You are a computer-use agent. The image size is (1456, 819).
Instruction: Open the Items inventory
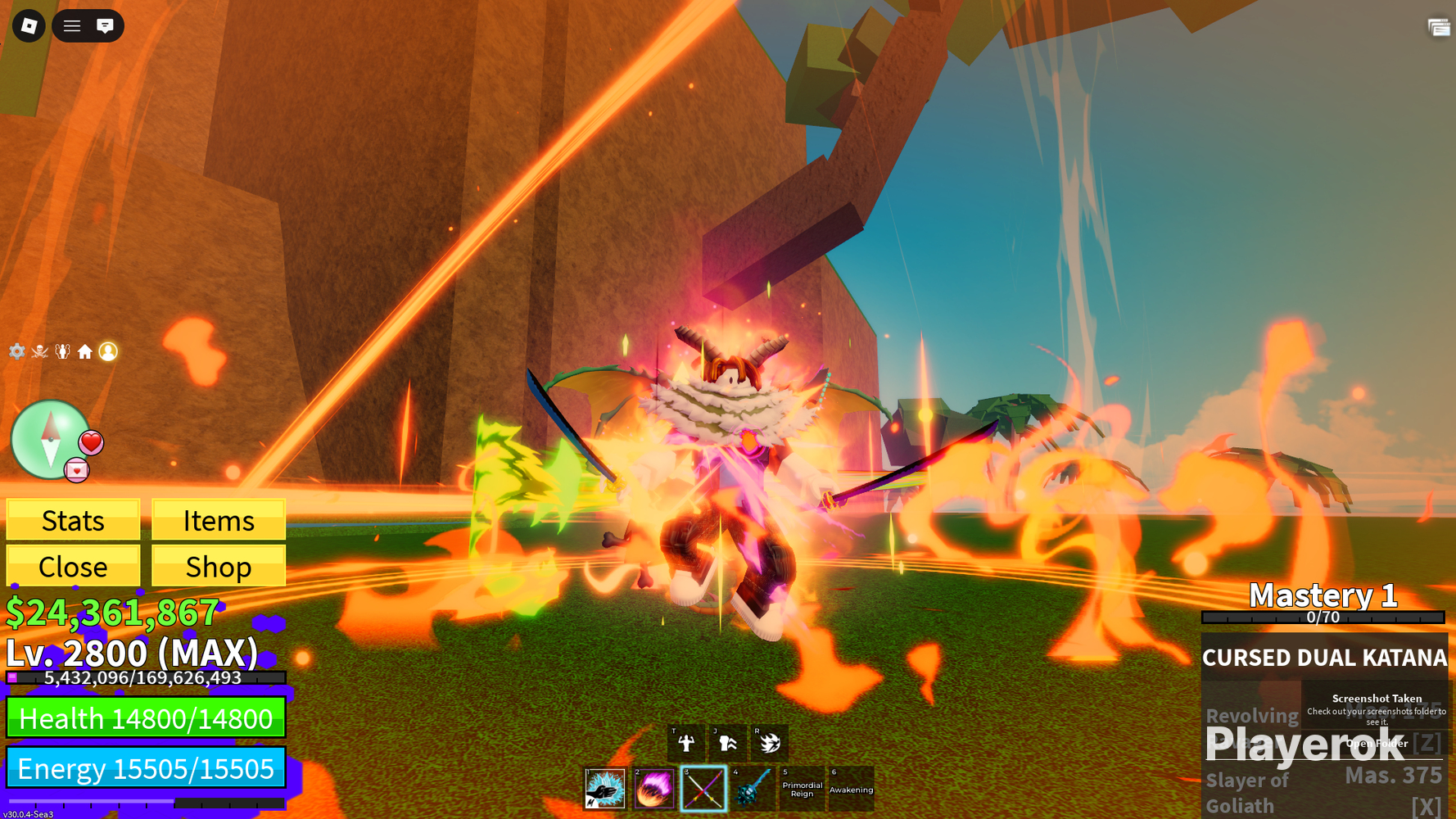tap(219, 520)
